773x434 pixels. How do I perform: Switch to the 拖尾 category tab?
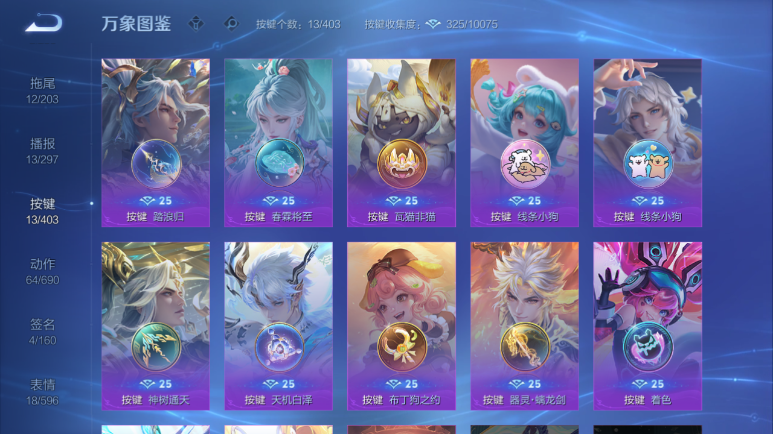click(42, 90)
